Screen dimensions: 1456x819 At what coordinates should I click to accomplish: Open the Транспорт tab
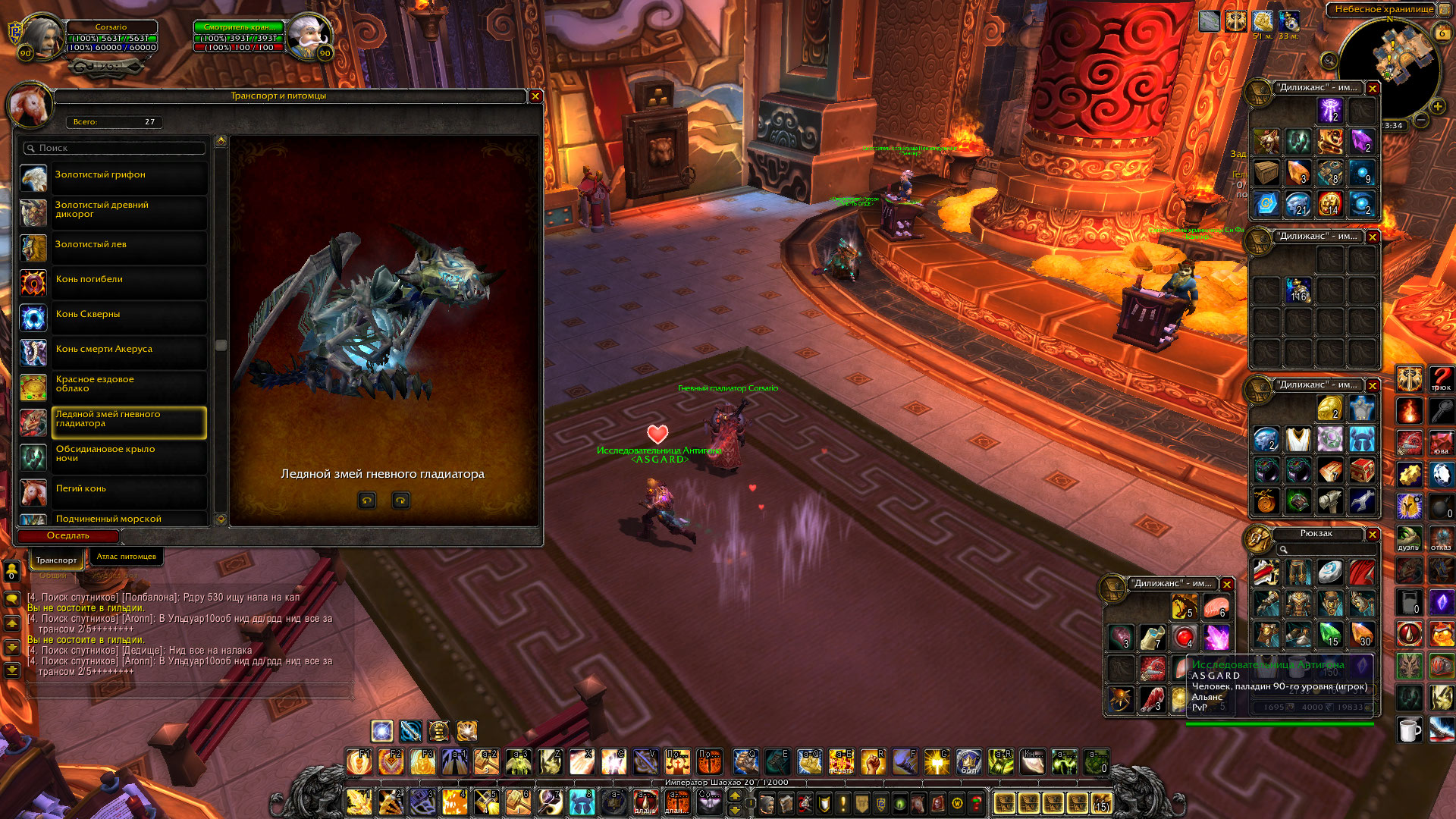pyautogui.click(x=56, y=560)
